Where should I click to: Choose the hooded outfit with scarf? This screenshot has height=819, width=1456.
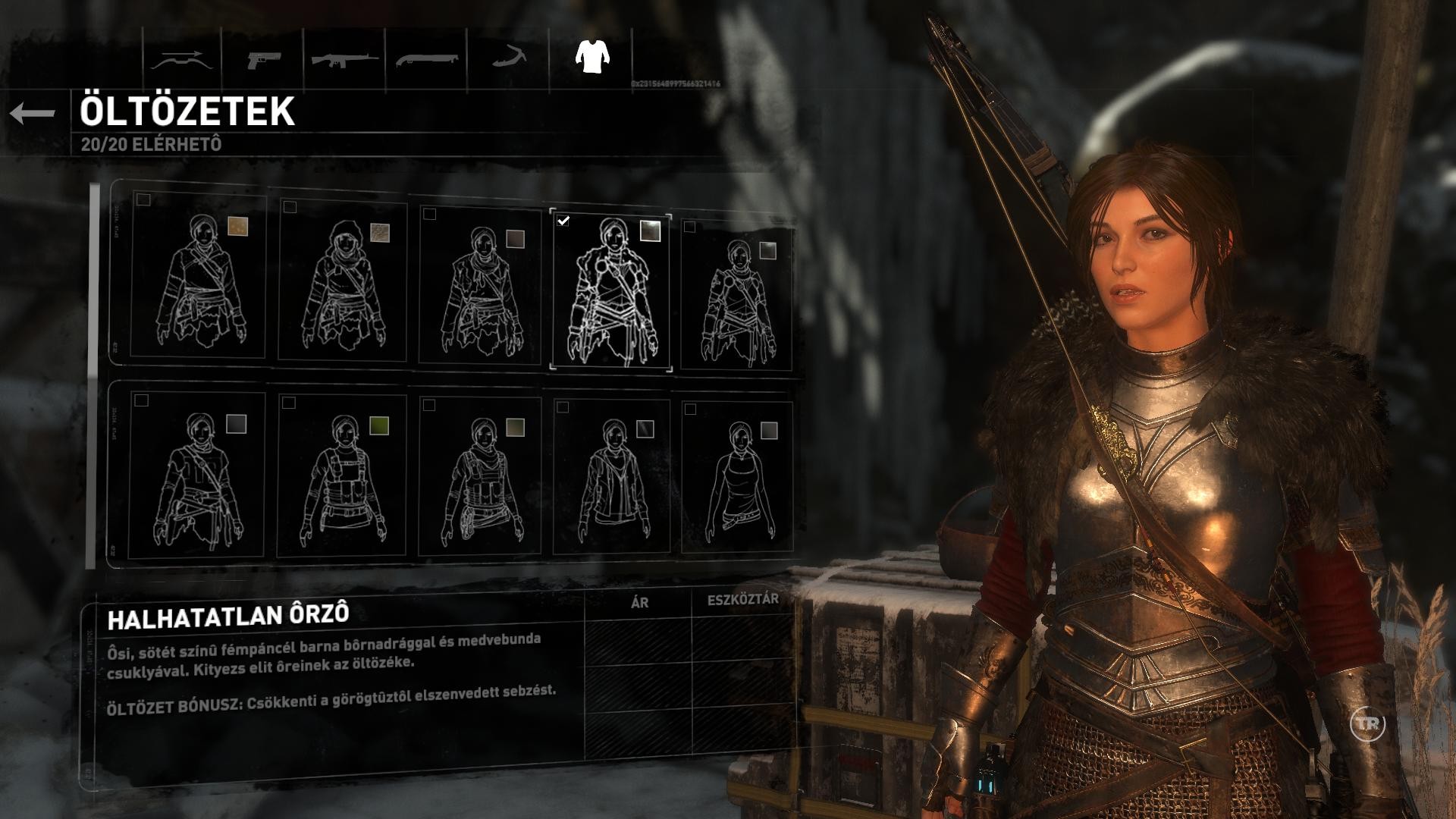[343, 279]
